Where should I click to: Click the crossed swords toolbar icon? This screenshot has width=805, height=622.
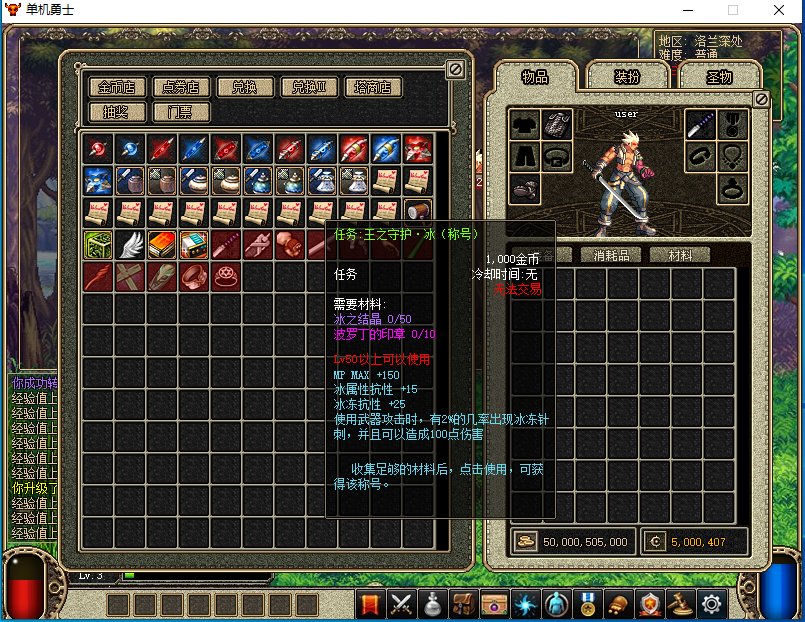coord(402,604)
